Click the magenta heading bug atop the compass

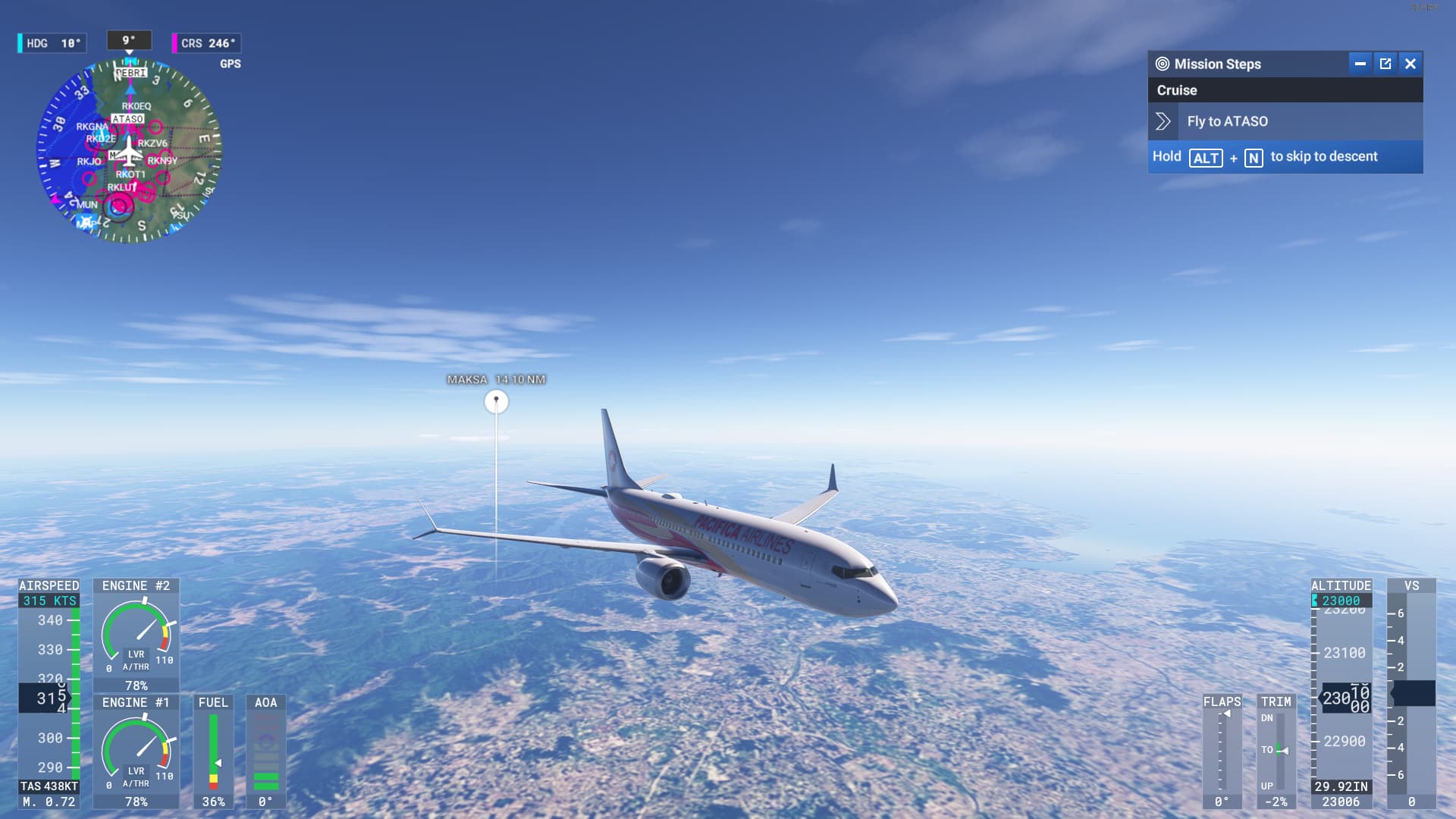point(130,62)
